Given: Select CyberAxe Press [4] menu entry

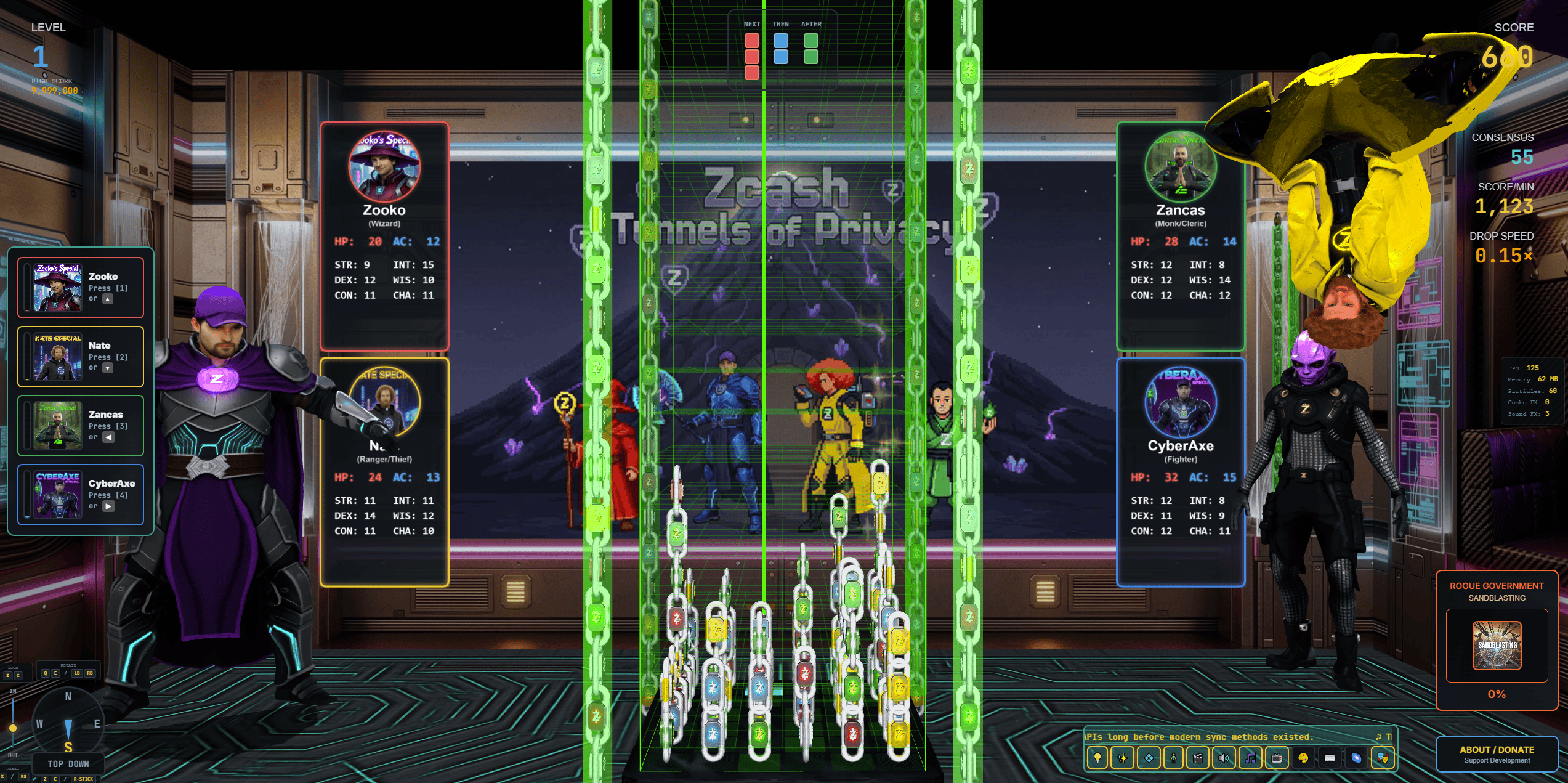Looking at the screenshot, I should click(x=80, y=495).
